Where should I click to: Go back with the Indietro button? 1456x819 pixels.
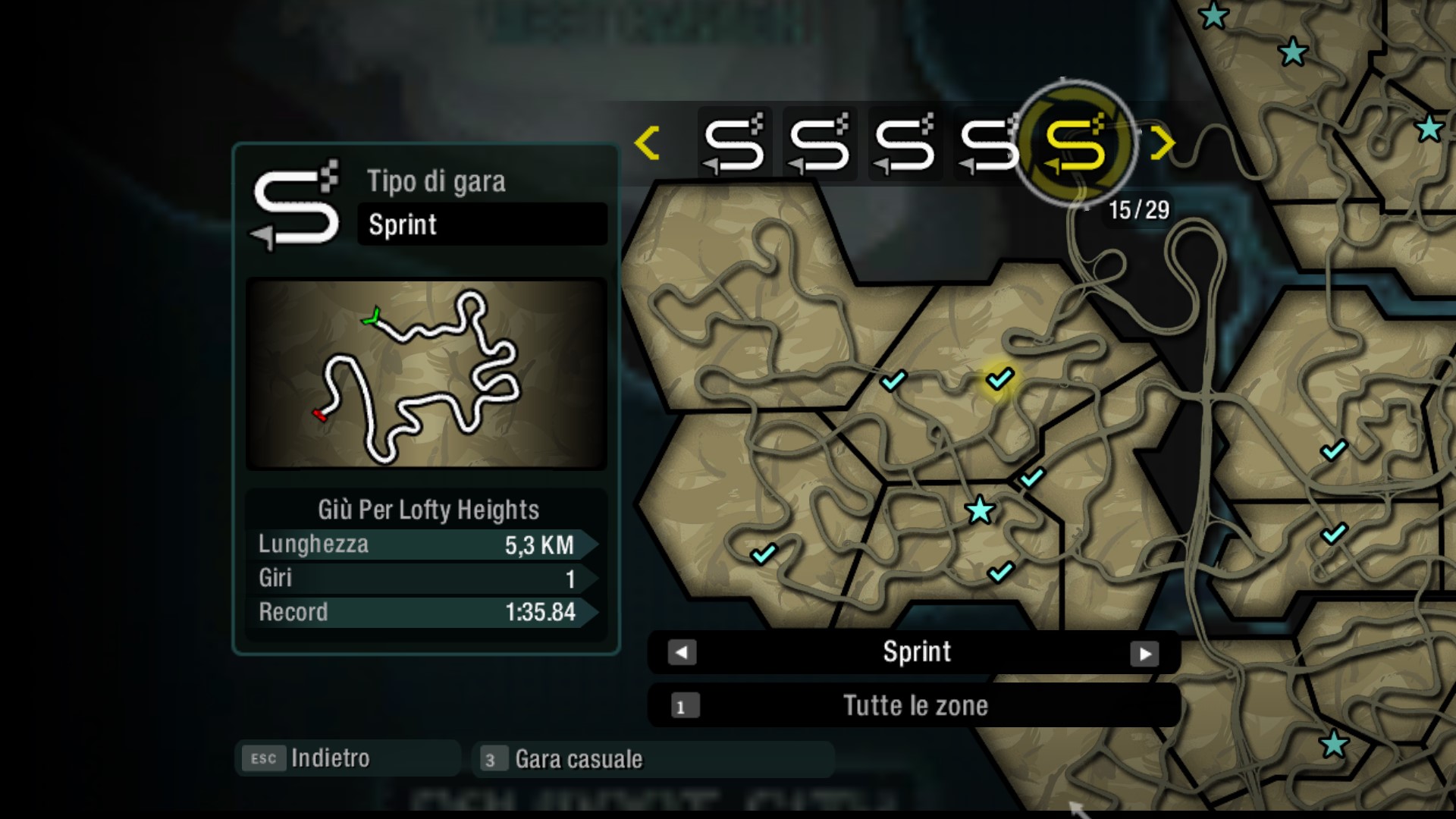click(x=347, y=758)
